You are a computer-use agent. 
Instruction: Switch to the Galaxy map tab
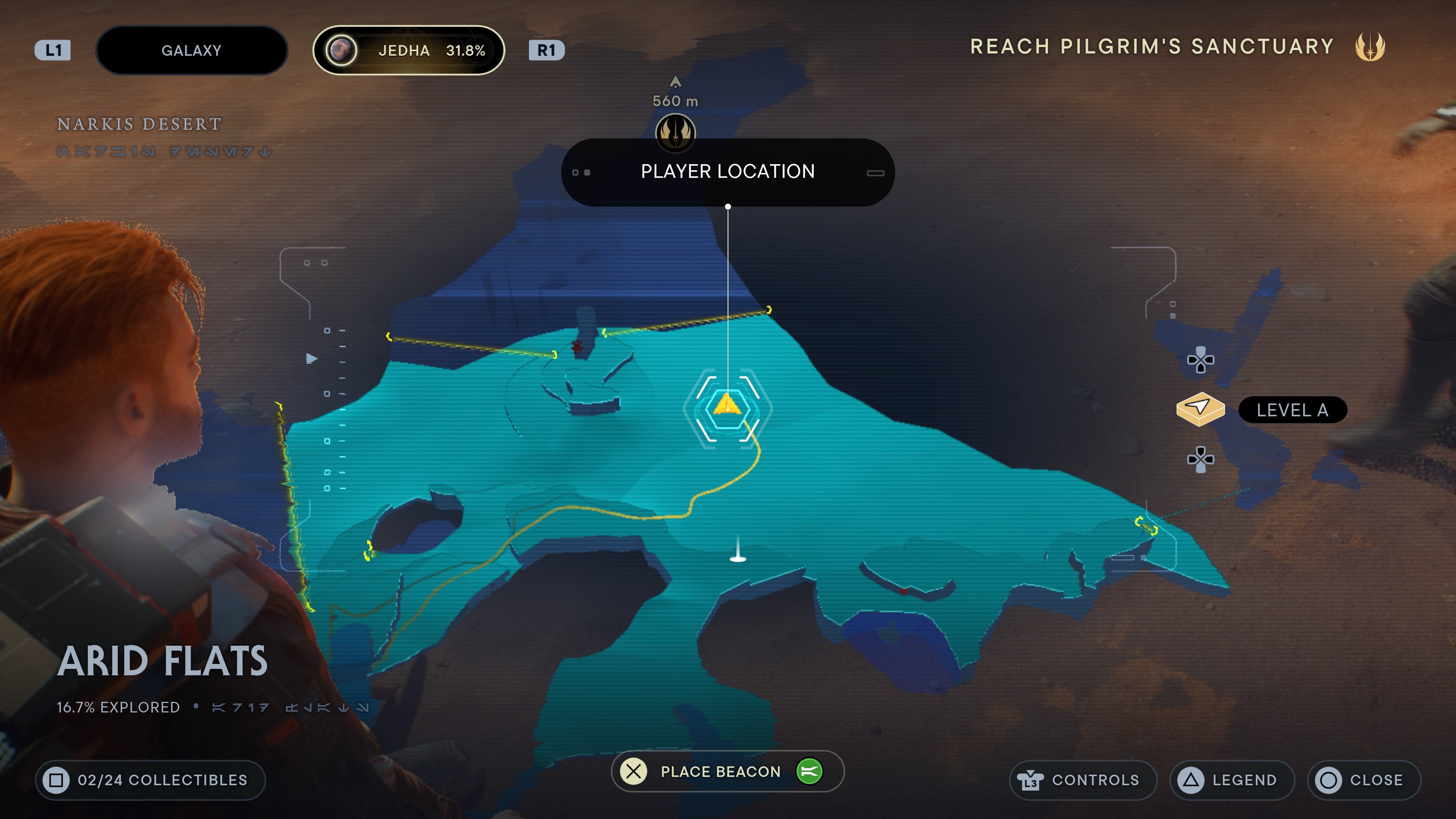pyautogui.click(x=191, y=50)
